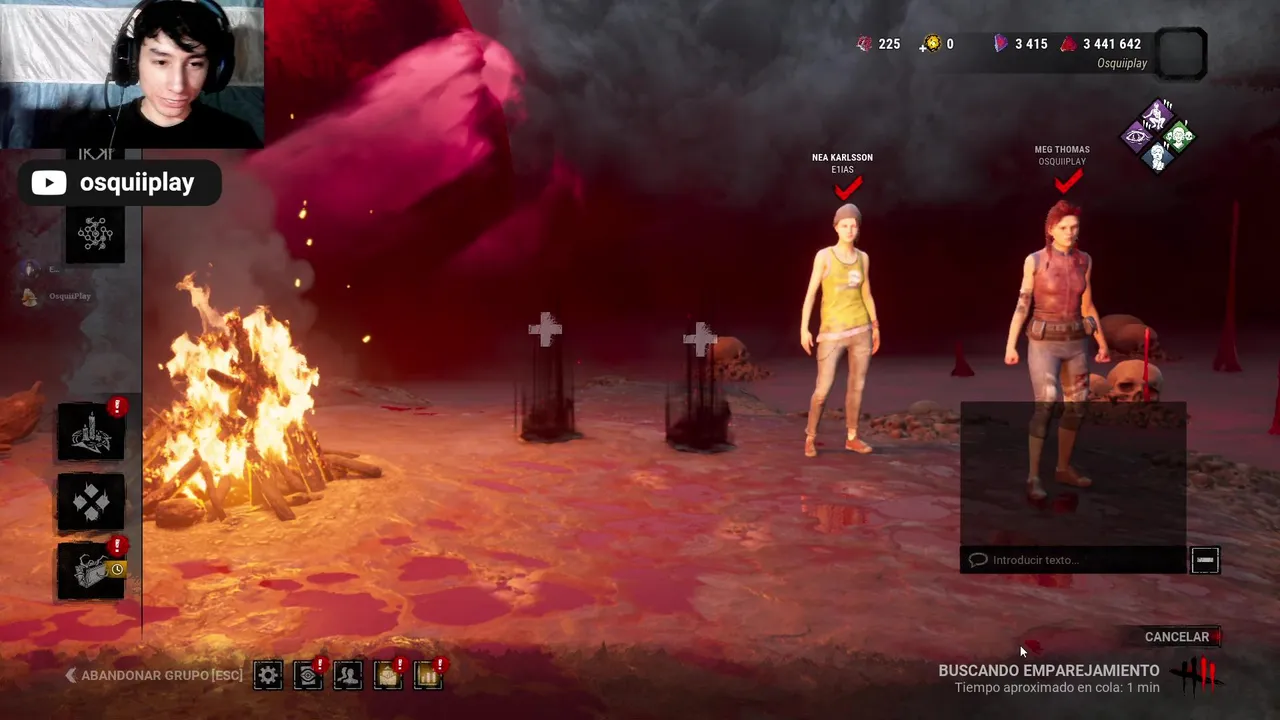
Task: Open the node web icon on left panel
Action: [95, 234]
